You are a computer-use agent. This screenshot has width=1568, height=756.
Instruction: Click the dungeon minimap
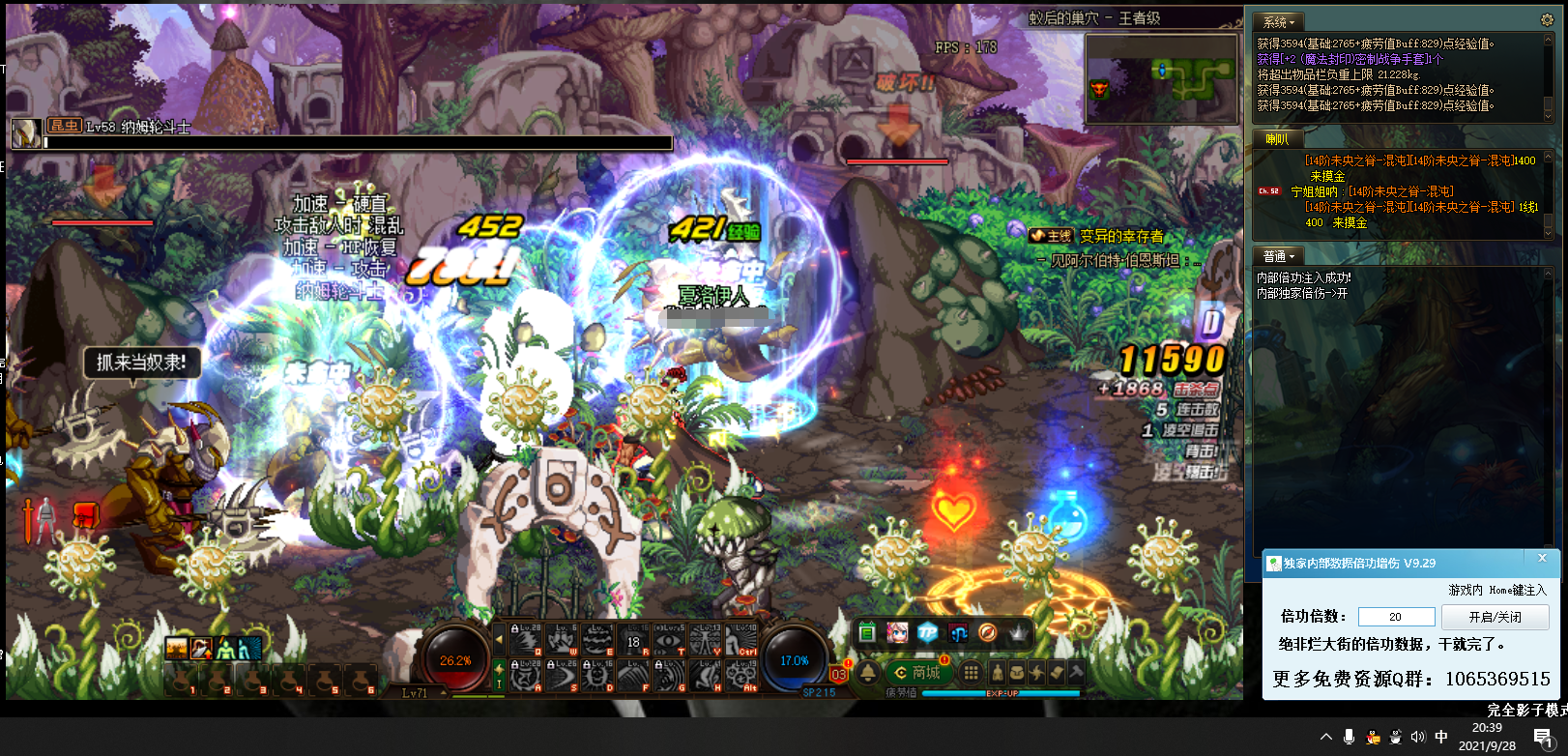click(1161, 79)
